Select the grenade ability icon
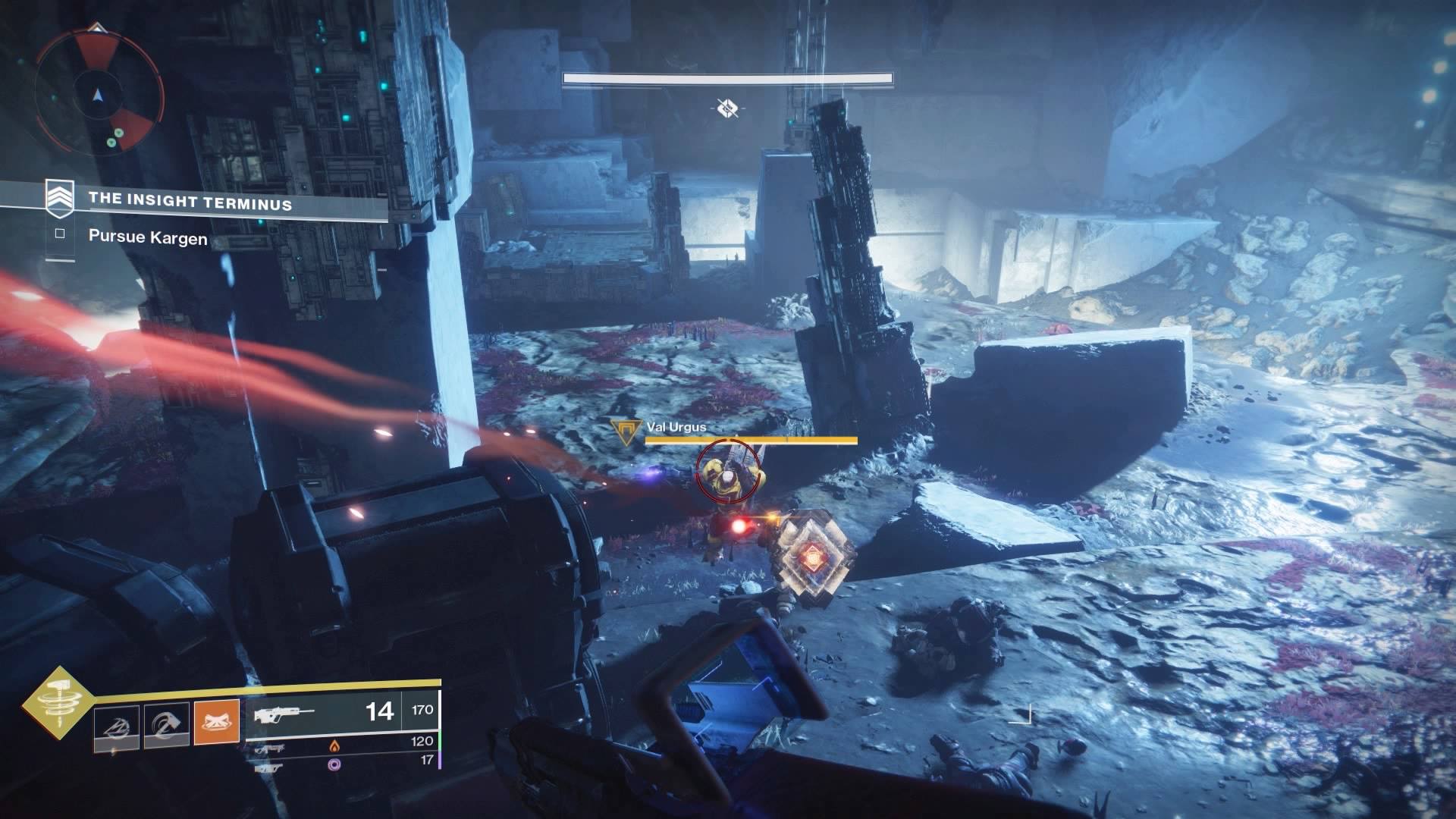Screen dimensions: 1456x819 [x=117, y=728]
